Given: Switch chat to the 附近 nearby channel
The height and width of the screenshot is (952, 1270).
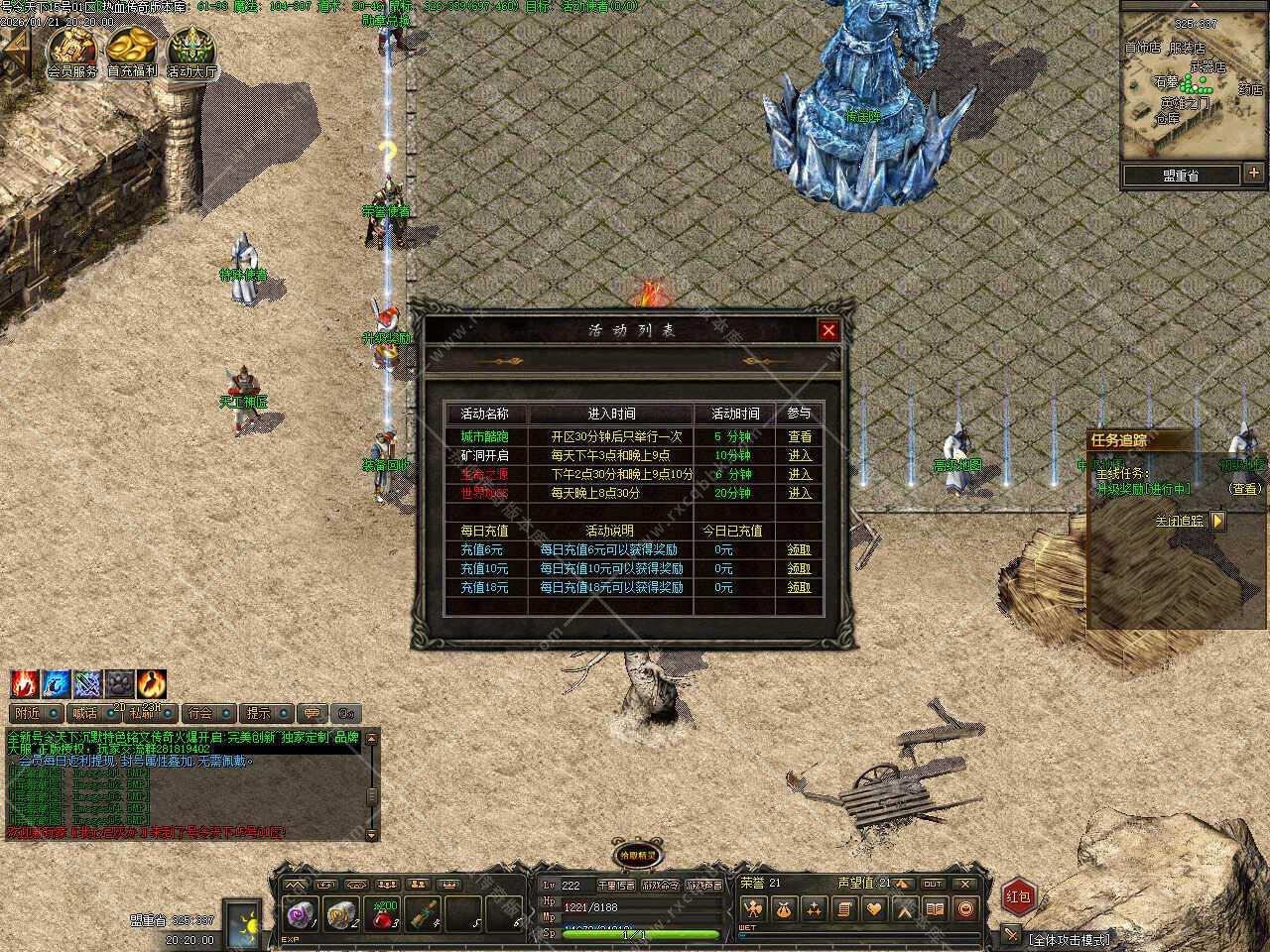Looking at the screenshot, I should [28, 713].
